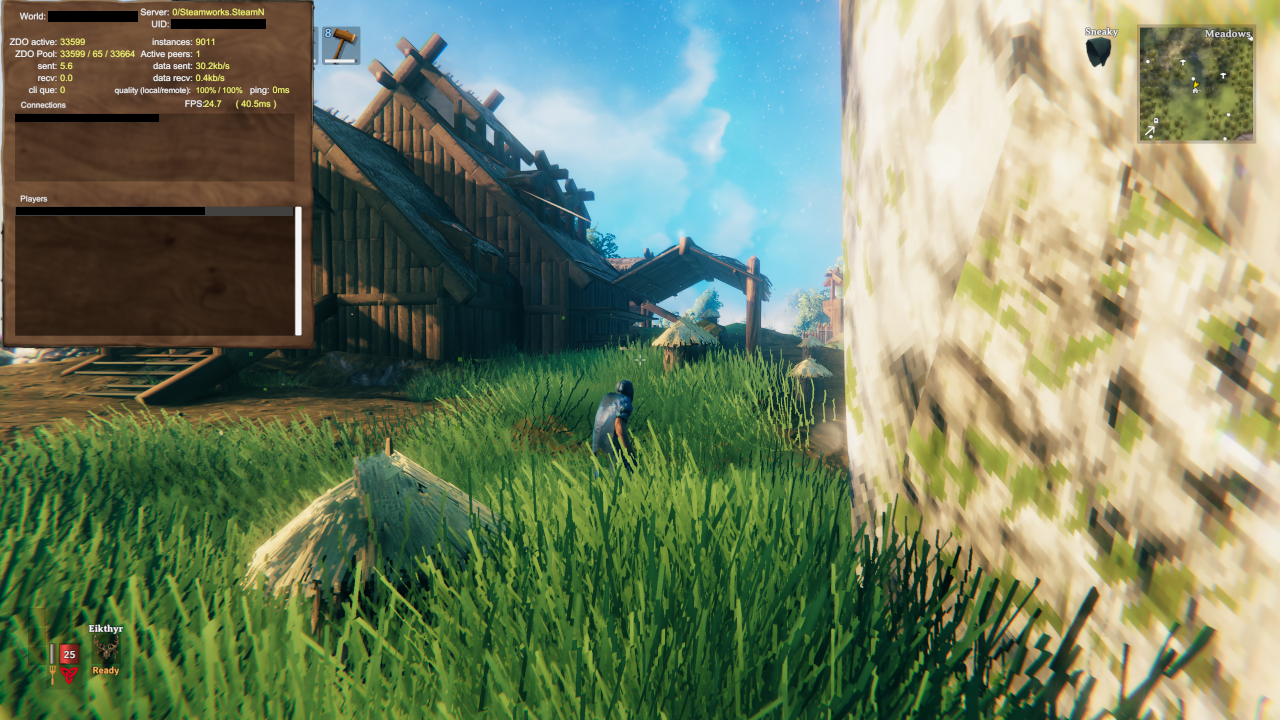Select the yellow flag marker on the minimap

pyautogui.click(x=1196, y=84)
